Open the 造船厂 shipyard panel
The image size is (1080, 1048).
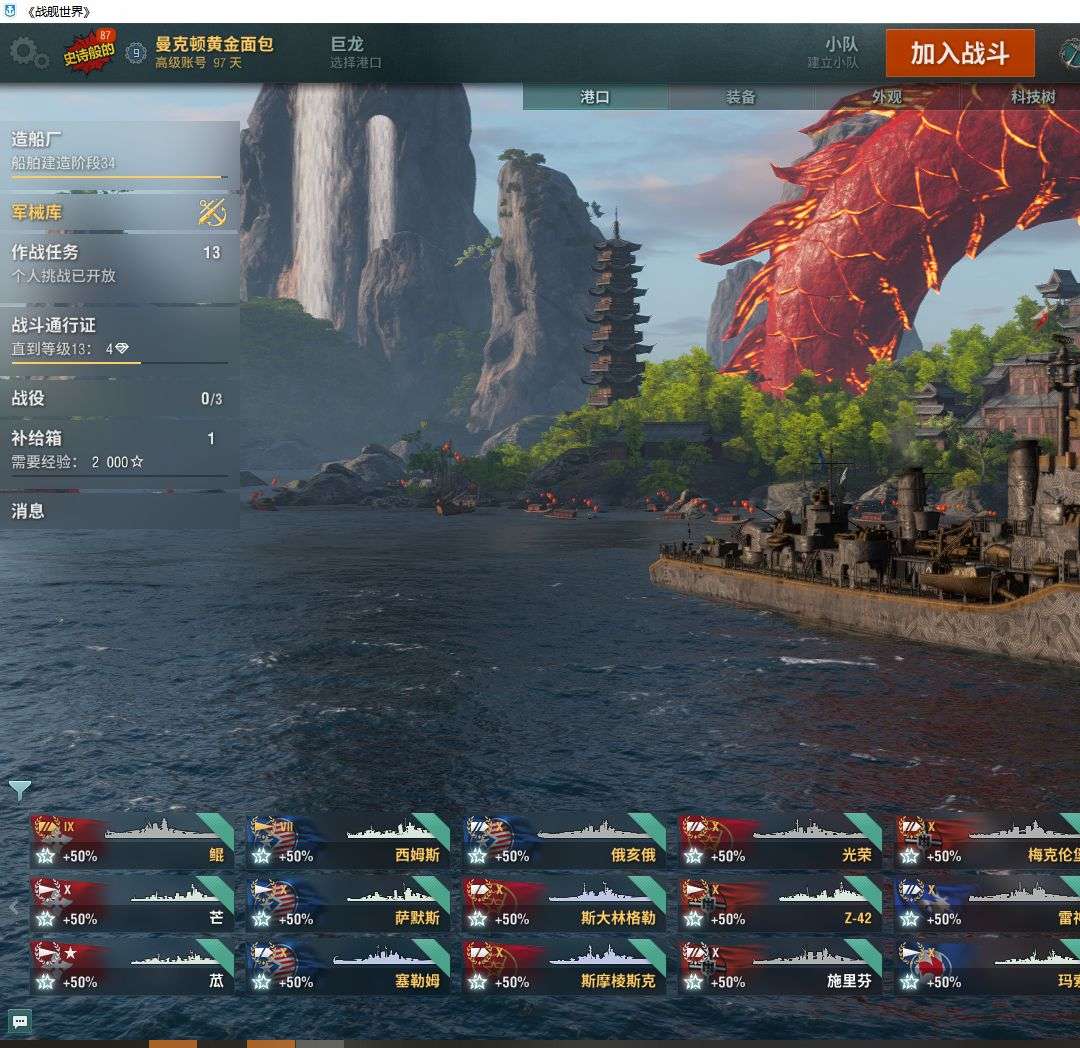(x=119, y=150)
